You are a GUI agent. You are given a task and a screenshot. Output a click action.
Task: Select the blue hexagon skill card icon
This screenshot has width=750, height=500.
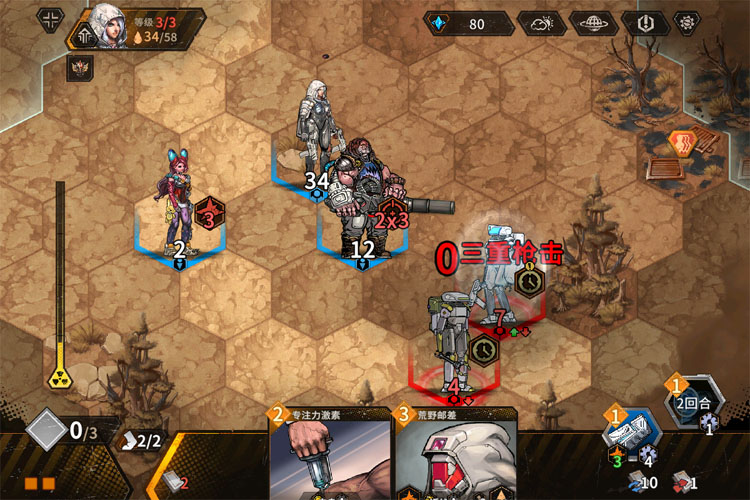[631, 430]
